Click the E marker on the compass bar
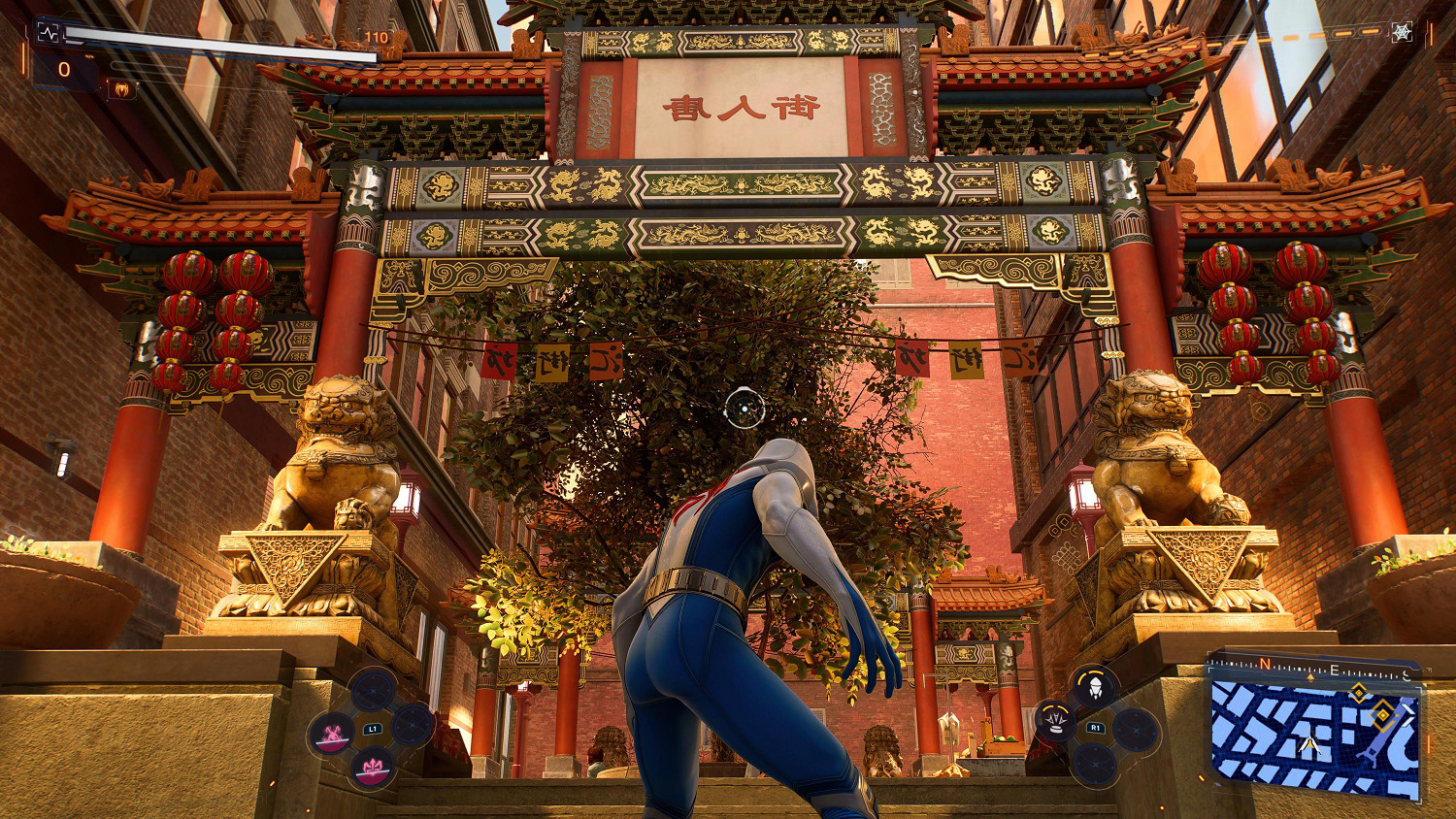 click(1335, 672)
